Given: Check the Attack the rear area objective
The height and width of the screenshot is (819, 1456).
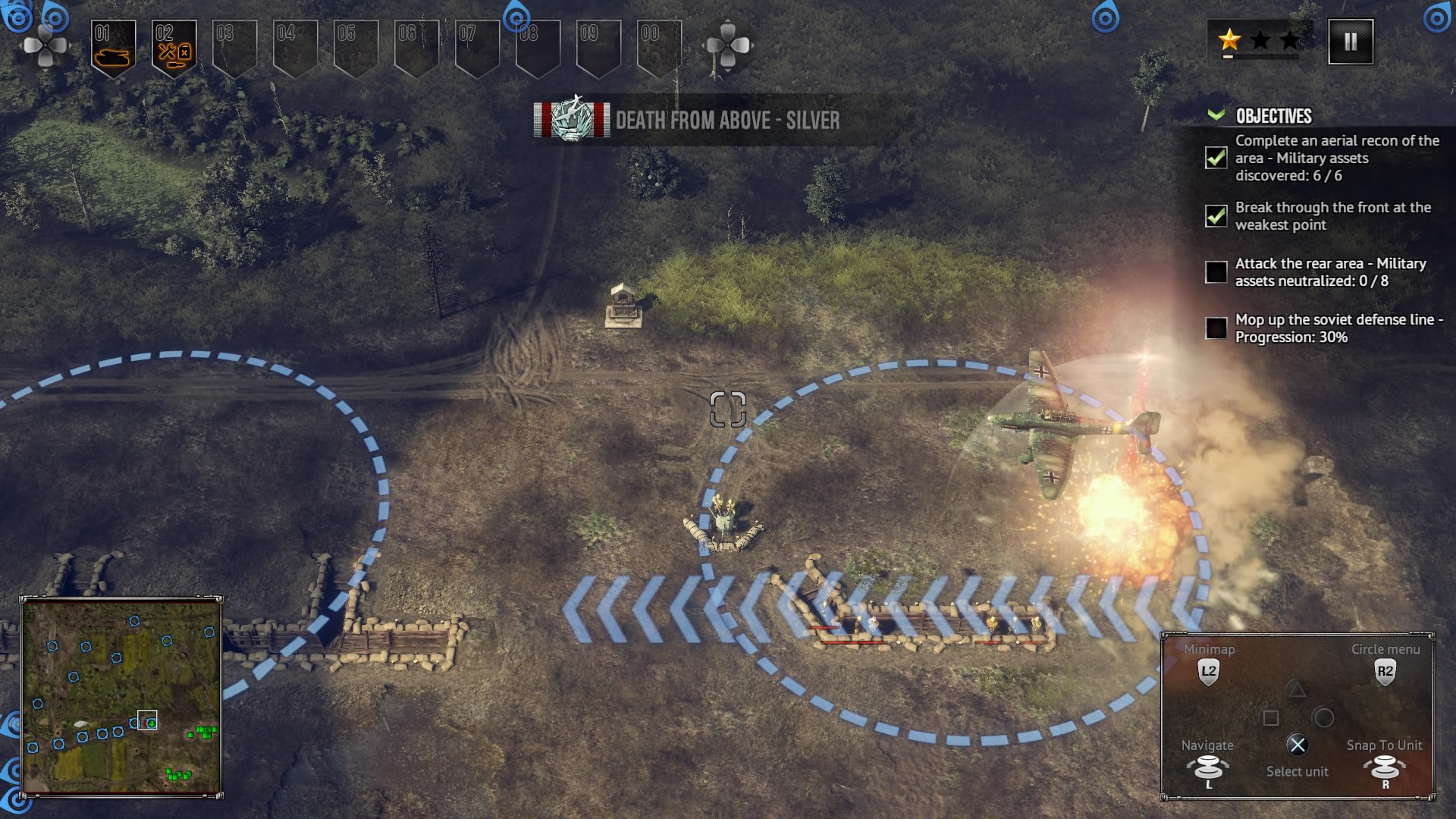Looking at the screenshot, I should coord(1216,271).
